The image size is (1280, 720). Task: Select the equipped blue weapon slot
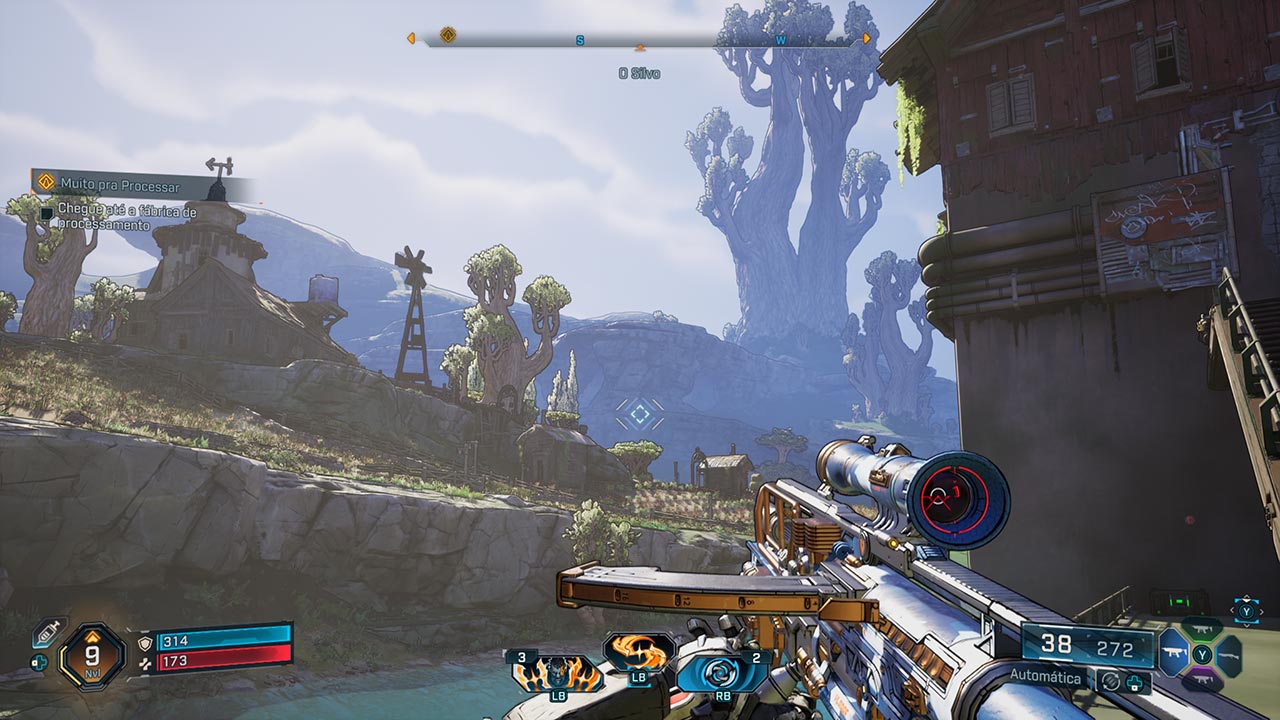click(1173, 653)
